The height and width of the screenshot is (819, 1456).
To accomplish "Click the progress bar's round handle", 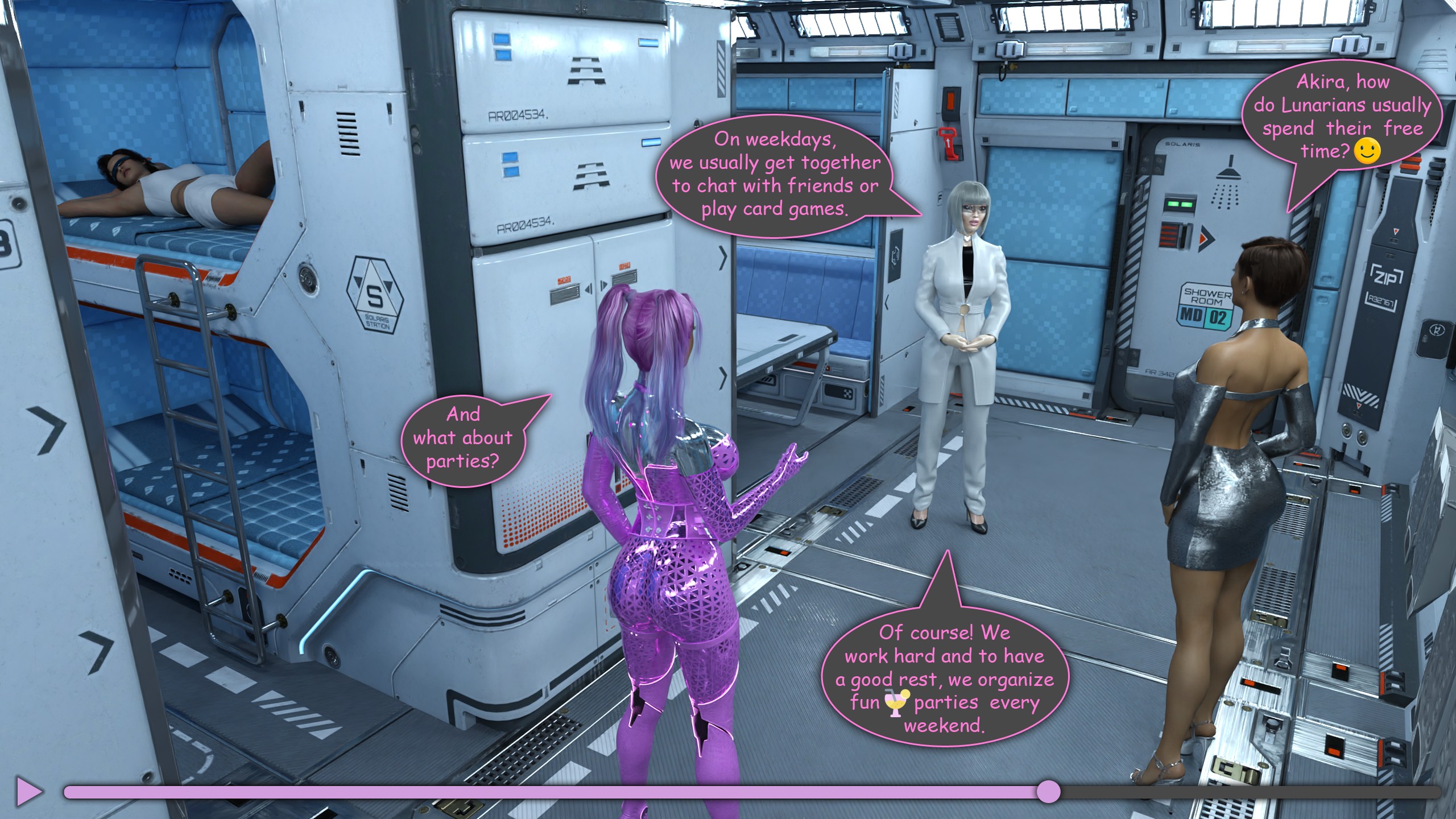I will coord(1048,792).
